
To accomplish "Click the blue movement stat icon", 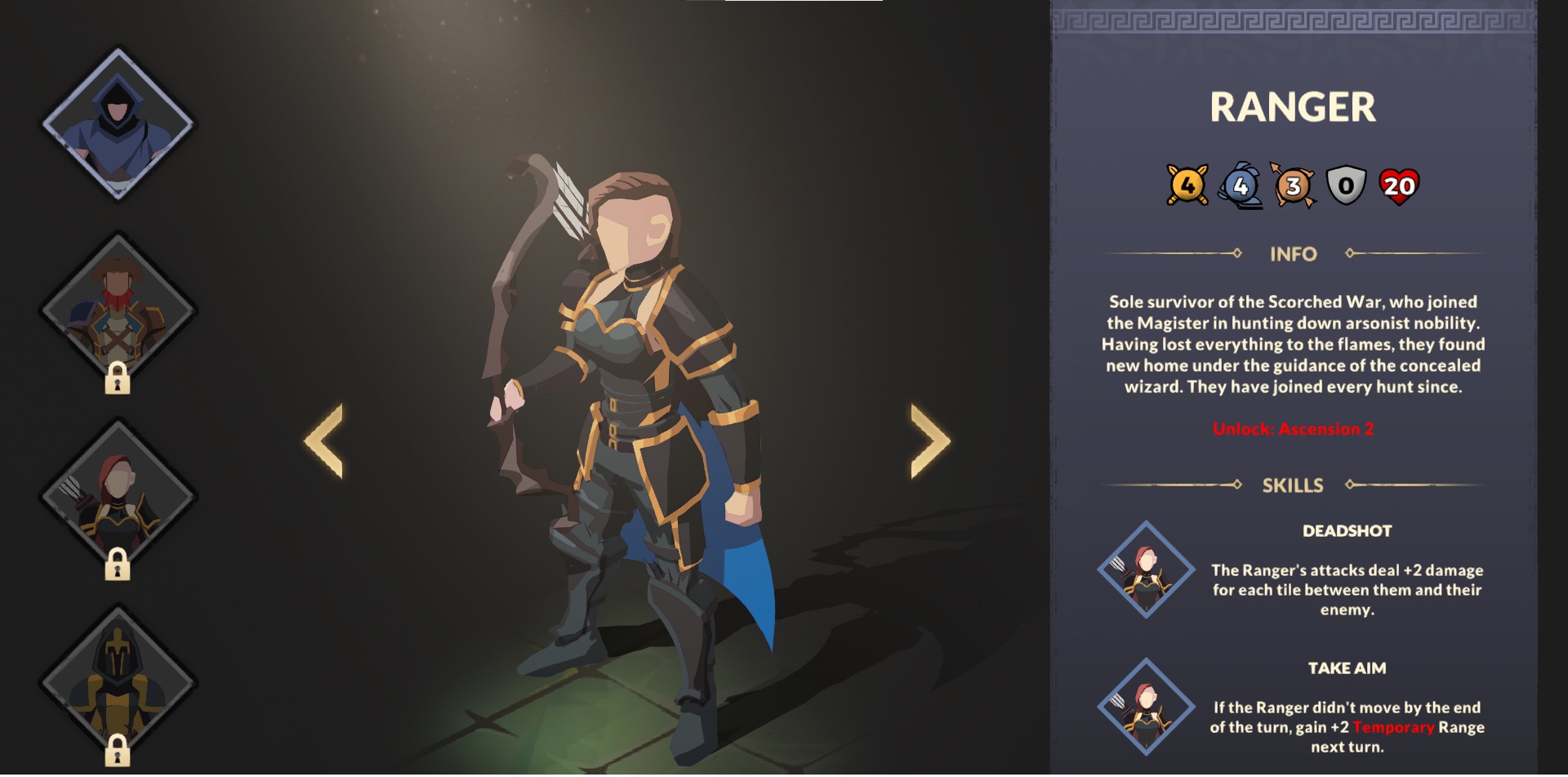I will click(1241, 188).
